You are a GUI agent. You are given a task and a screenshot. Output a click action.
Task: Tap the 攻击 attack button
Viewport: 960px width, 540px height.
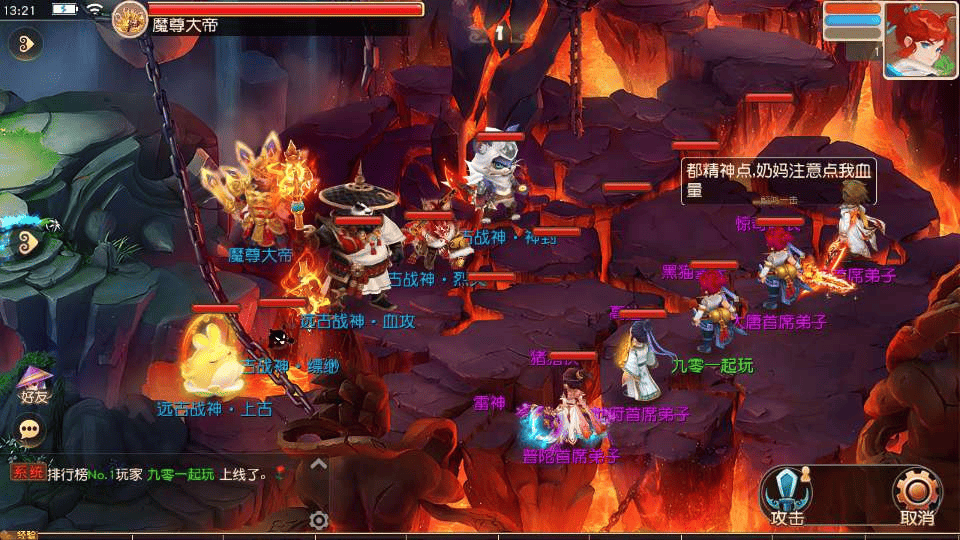tap(789, 495)
